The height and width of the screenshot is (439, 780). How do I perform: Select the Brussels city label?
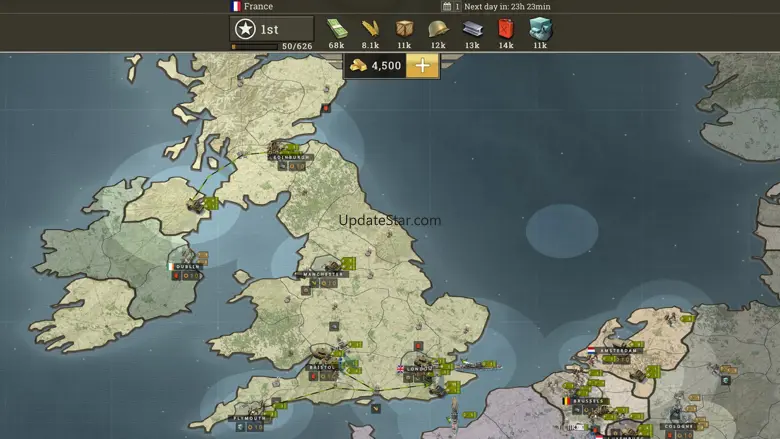[589, 401]
